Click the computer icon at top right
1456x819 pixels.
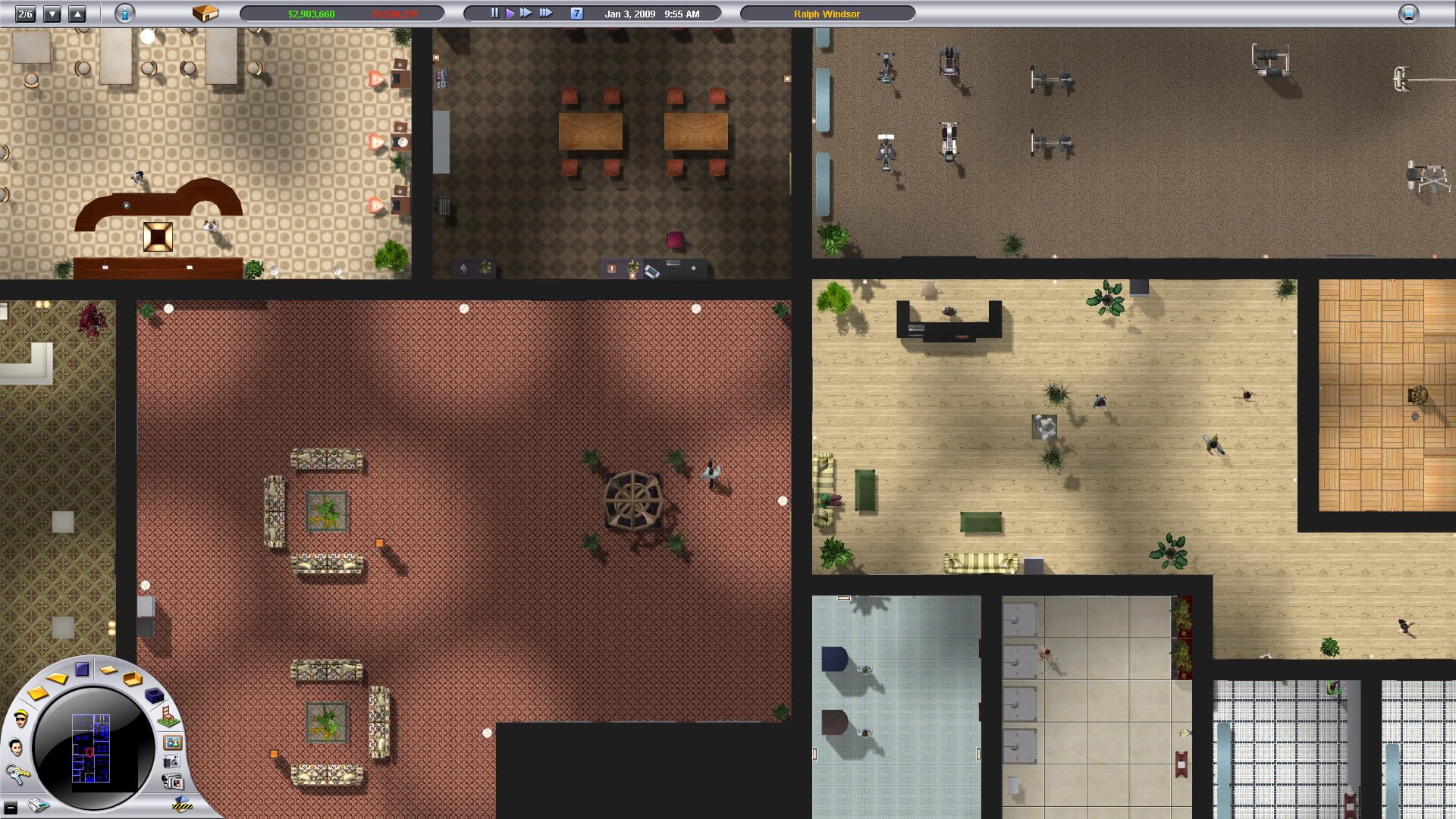tap(1408, 13)
